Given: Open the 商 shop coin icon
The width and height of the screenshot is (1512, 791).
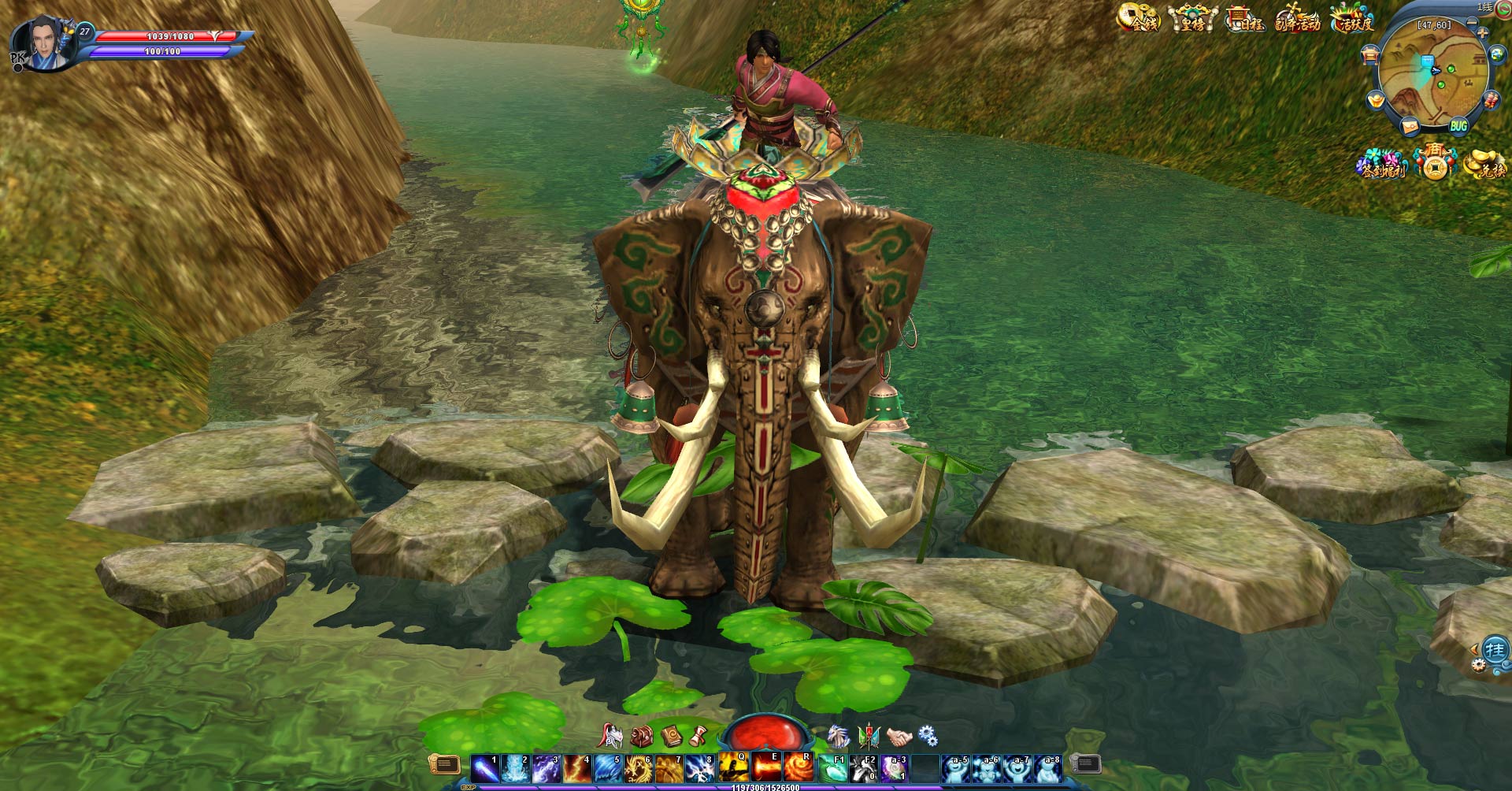Looking at the screenshot, I should coord(1435,162).
